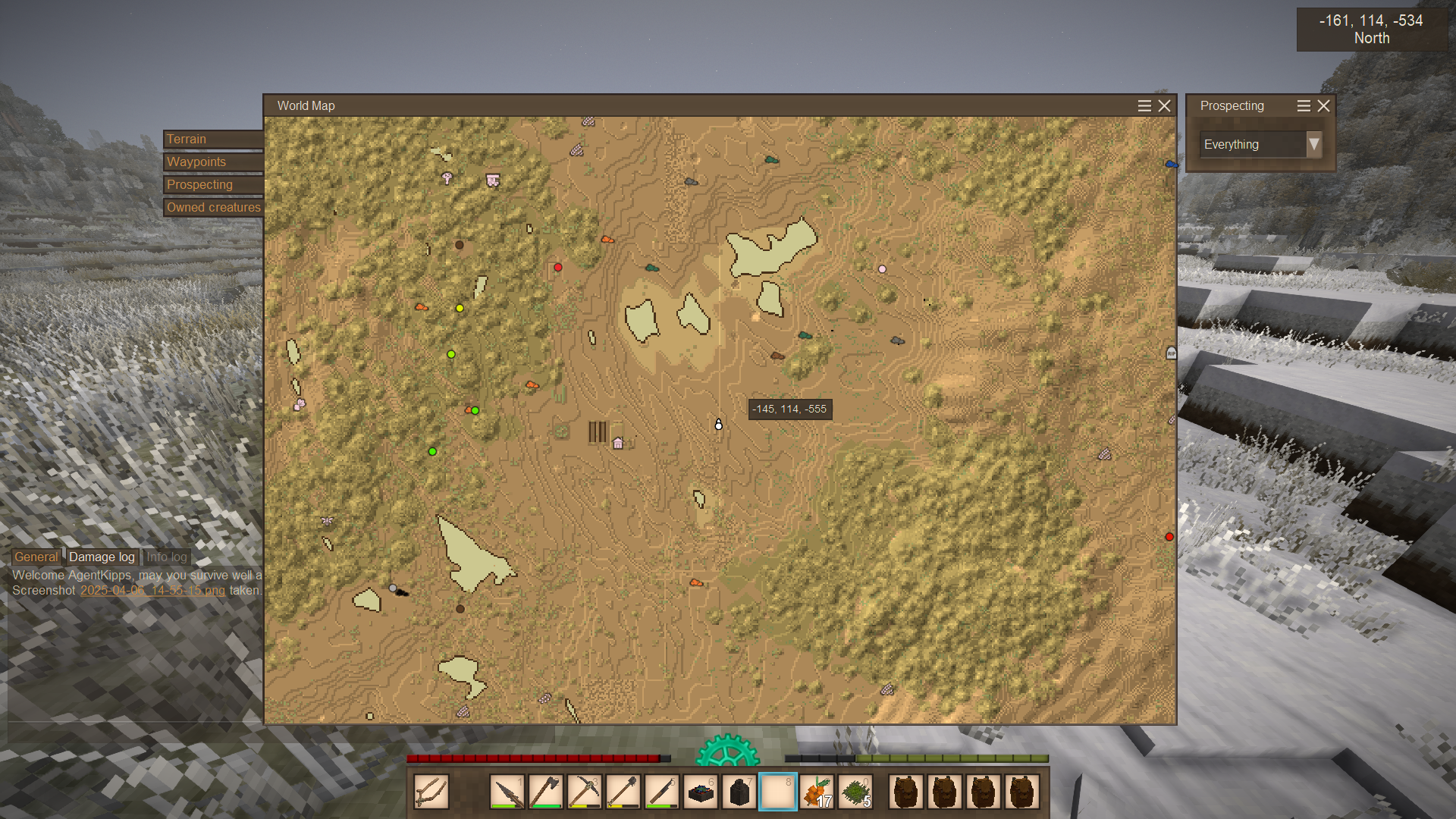
Task: Expand the Everything dropdown in Prospecting
Action: click(1313, 145)
